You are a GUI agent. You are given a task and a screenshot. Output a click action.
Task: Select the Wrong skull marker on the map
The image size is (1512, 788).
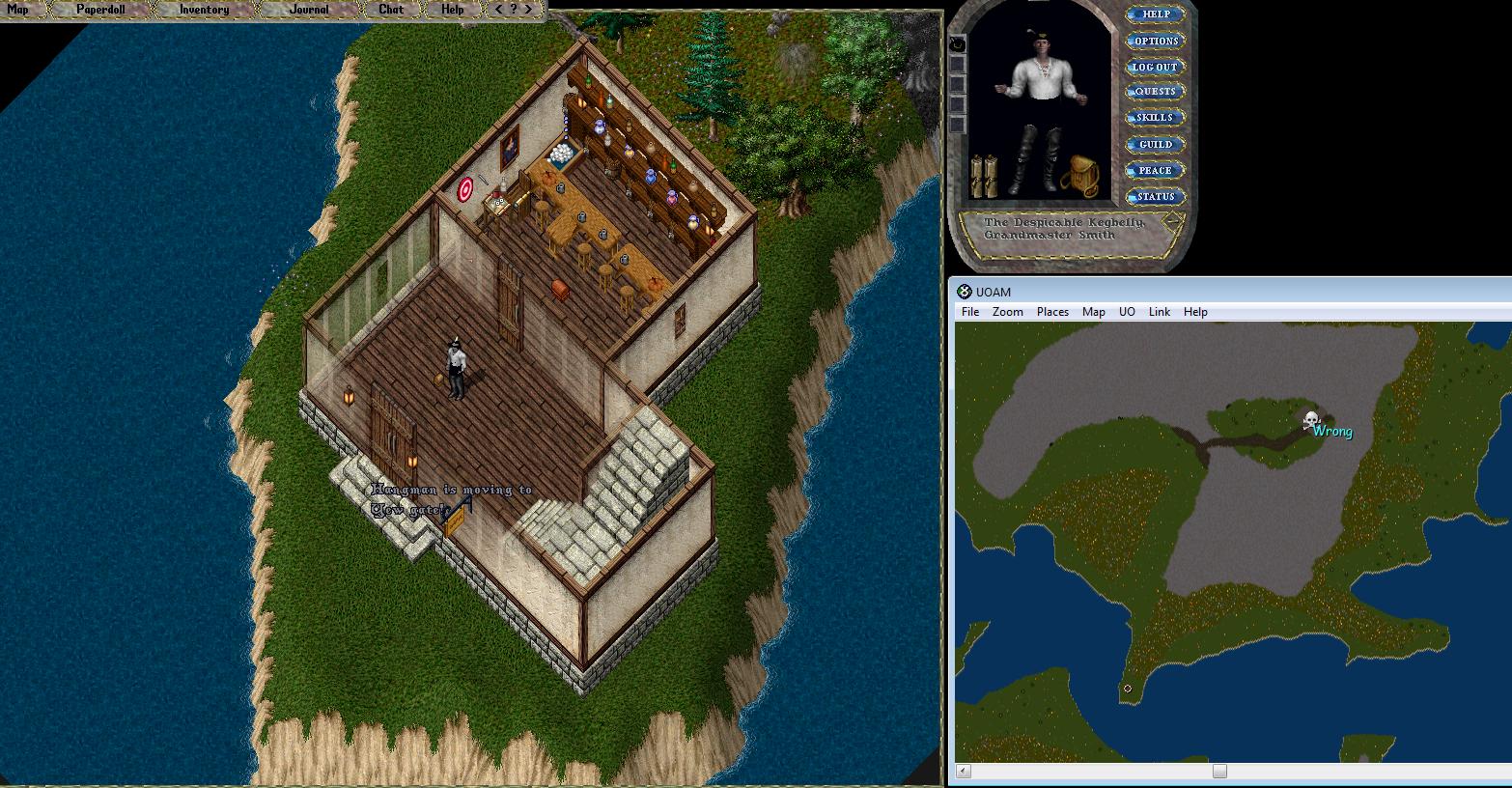(x=1311, y=420)
